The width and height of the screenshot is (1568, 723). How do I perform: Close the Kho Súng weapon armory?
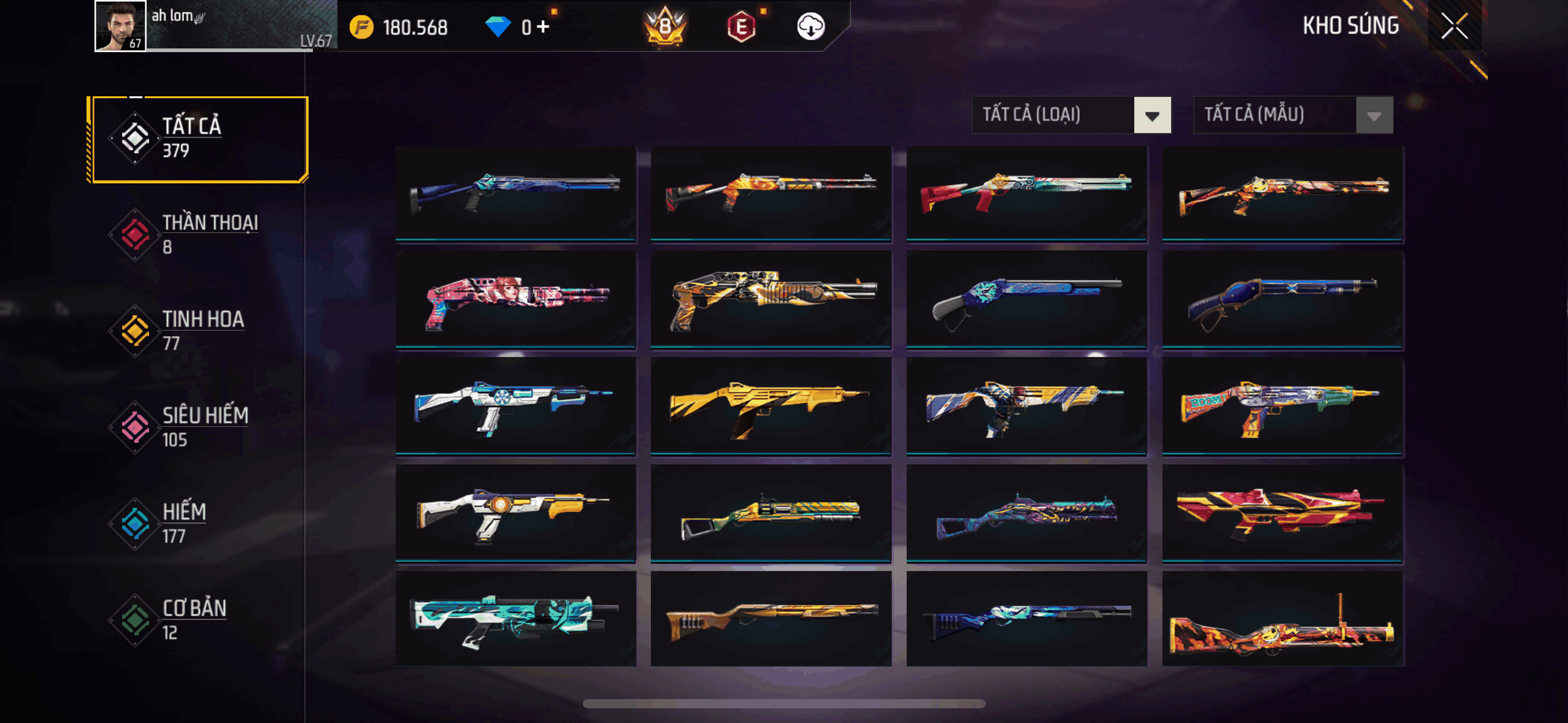pyautogui.click(x=1454, y=26)
